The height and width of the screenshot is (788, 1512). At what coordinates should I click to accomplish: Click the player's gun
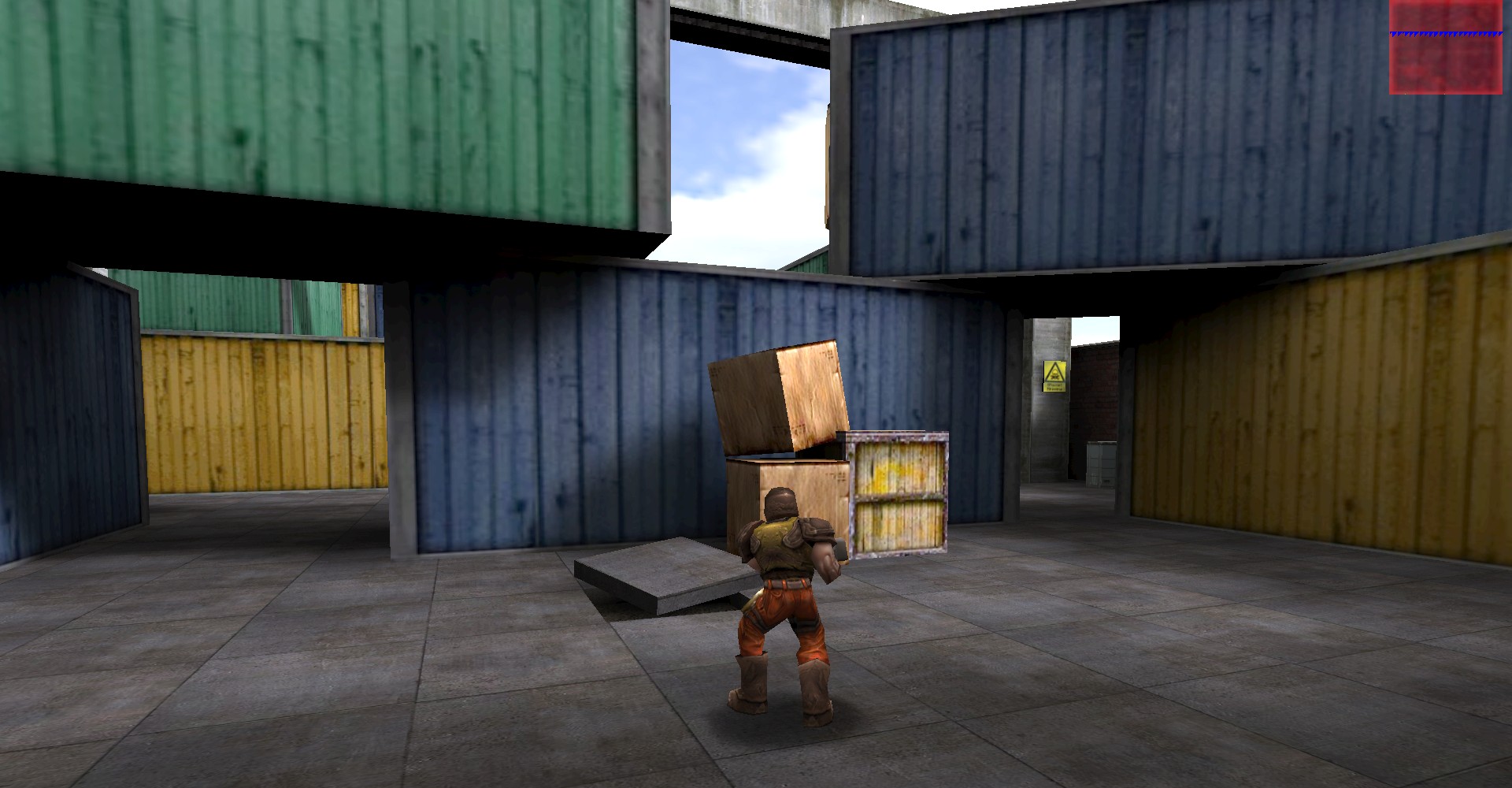pyautogui.click(x=843, y=552)
